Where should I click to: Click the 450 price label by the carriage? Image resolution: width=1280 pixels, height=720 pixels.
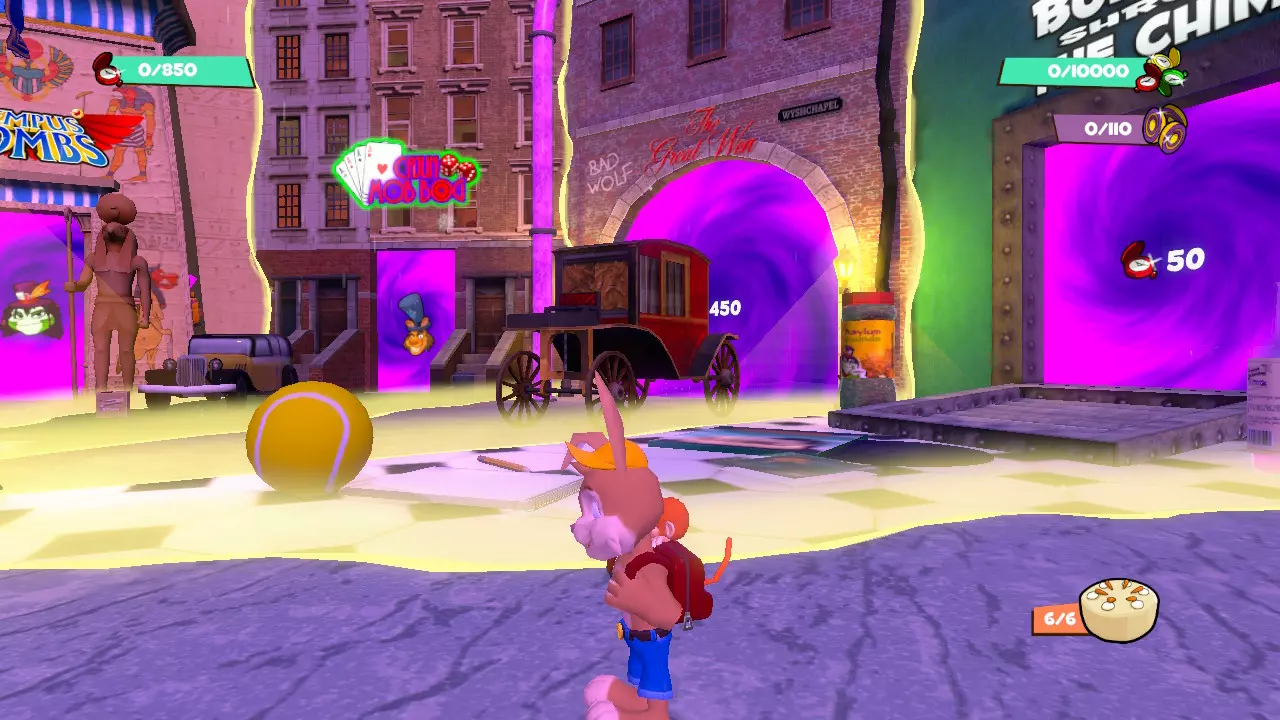[x=726, y=310]
